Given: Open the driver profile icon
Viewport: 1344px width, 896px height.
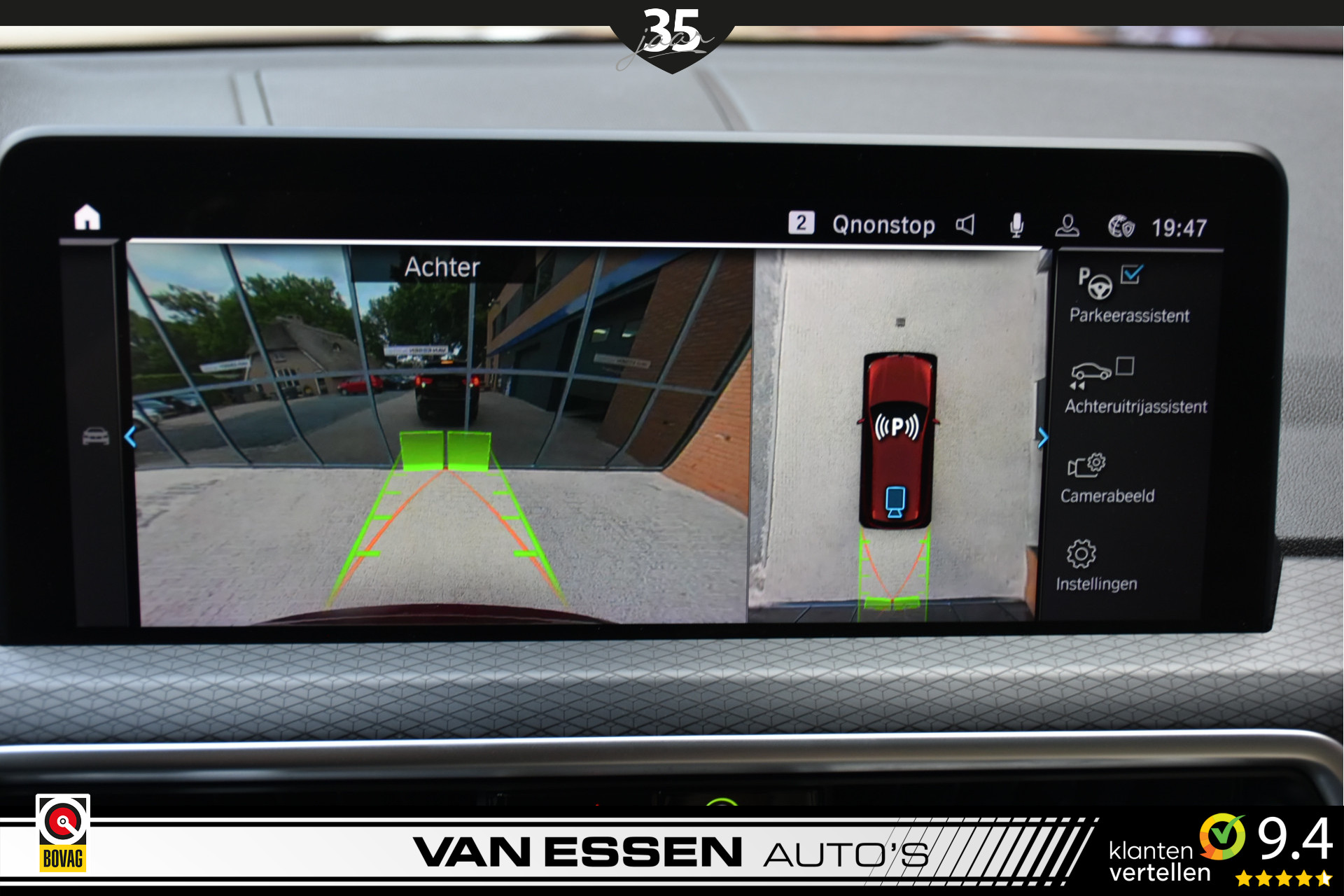Looking at the screenshot, I should click(1067, 226).
